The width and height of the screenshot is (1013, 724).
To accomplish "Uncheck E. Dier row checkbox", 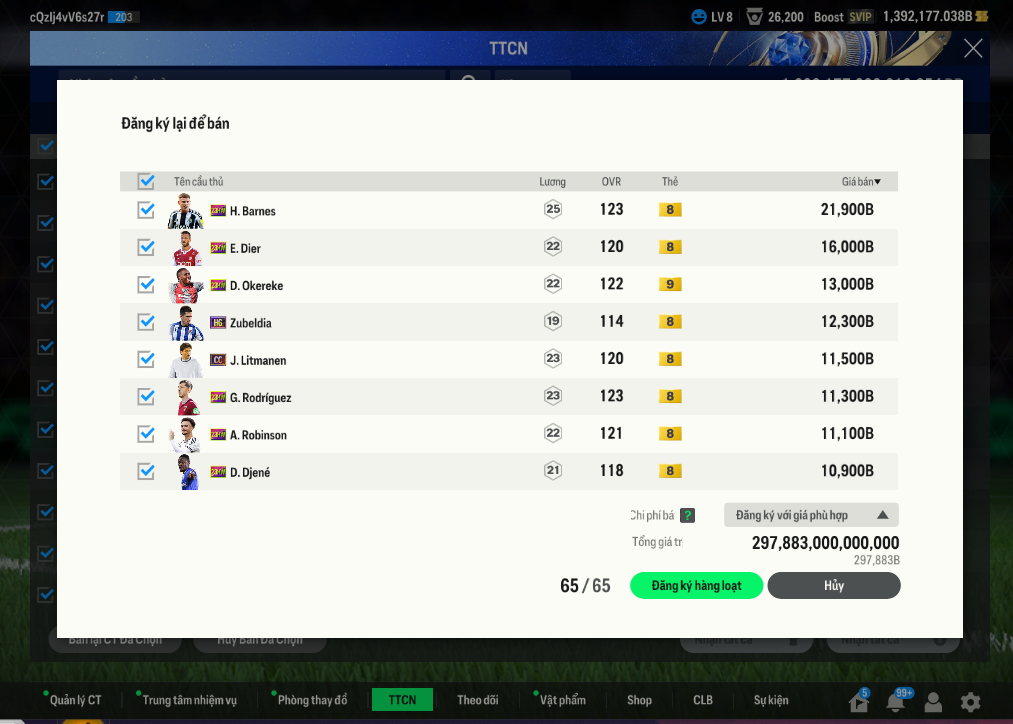I will (x=146, y=247).
